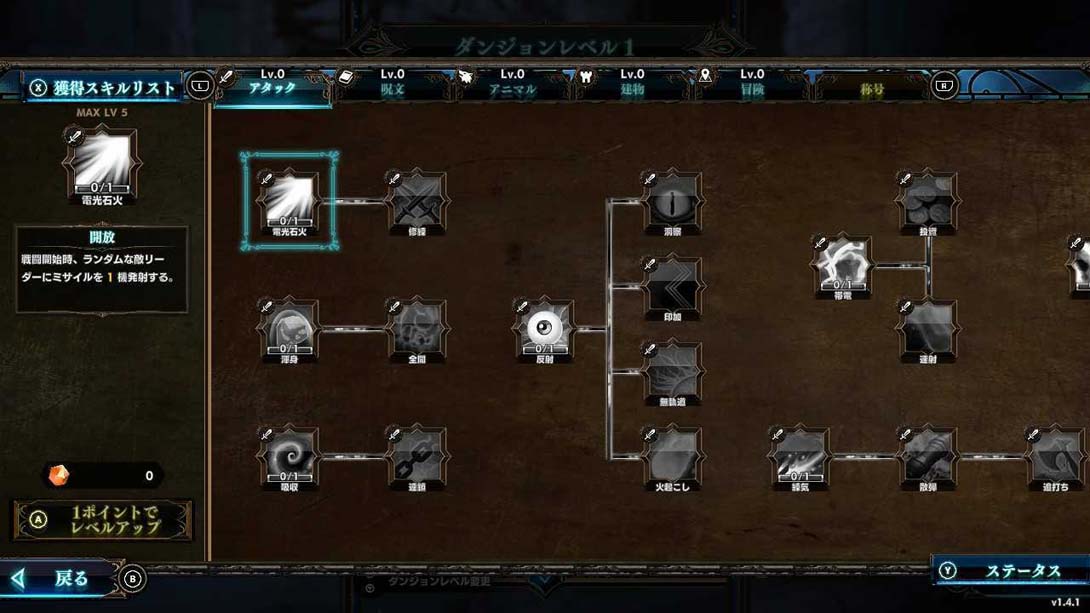Screen dimensions: 1090x613
Task: Select the 追打ち skill node
Action: [1056, 457]
